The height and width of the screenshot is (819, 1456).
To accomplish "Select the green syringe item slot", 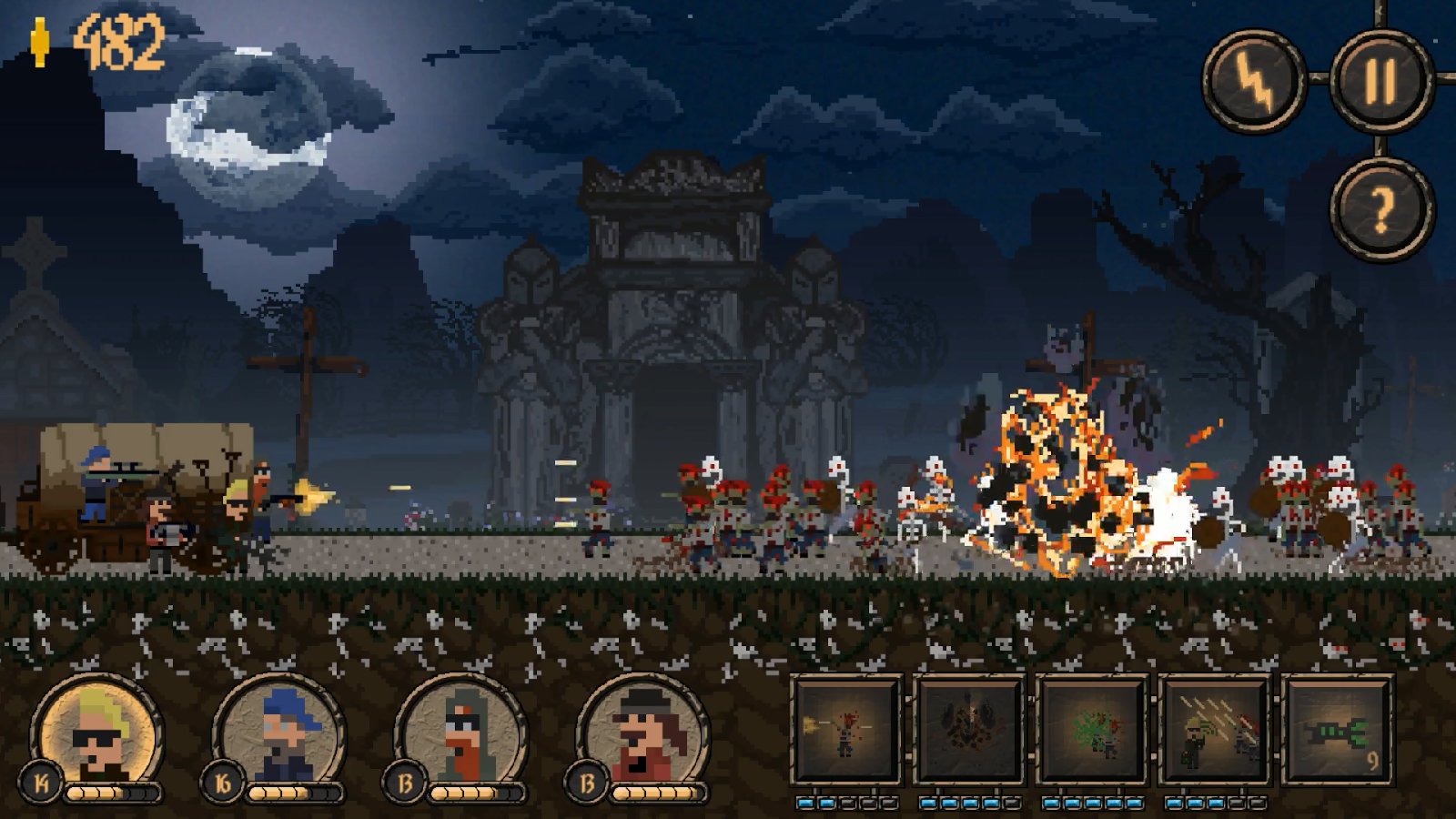I will point(1337,731).
